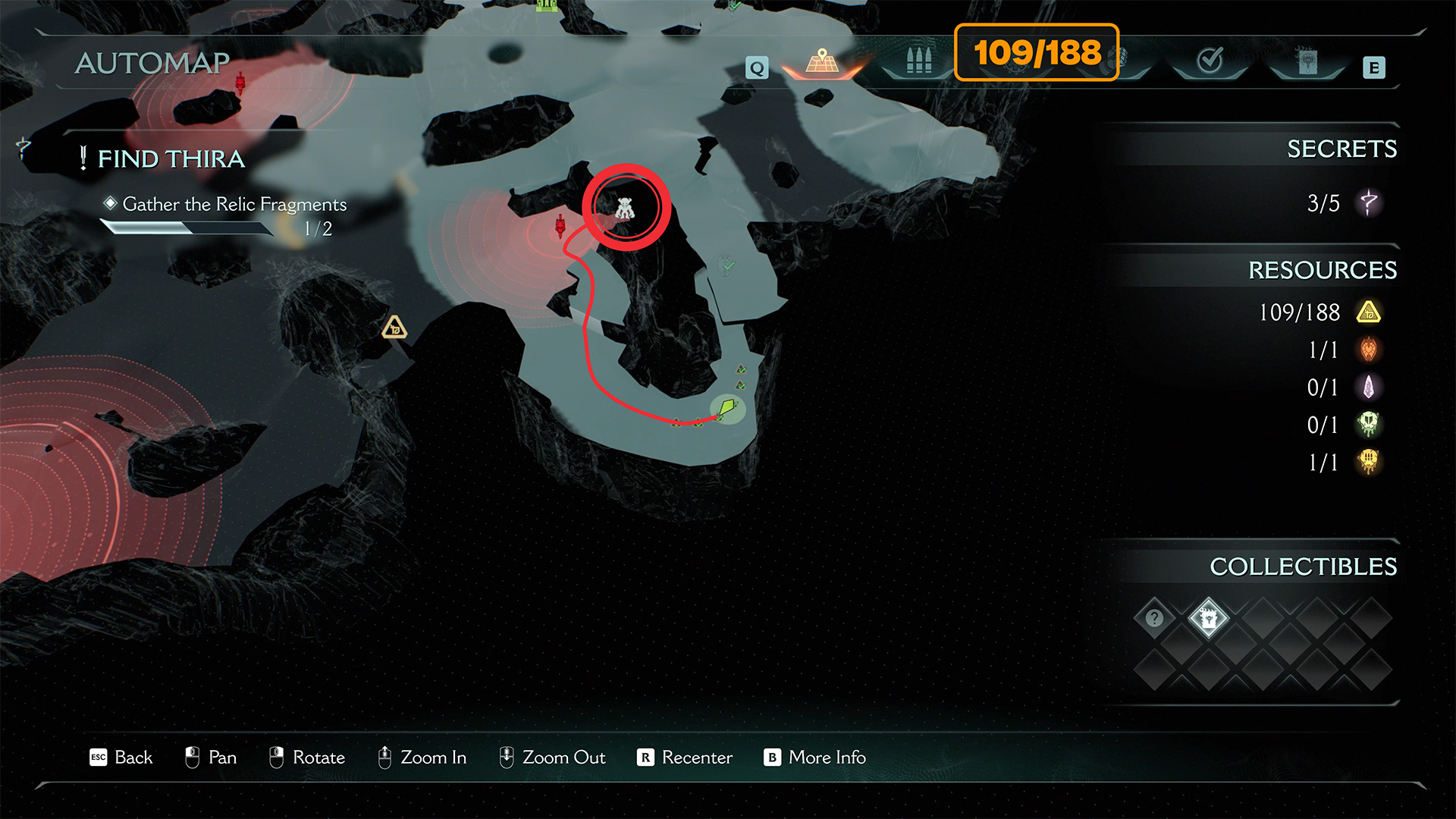Click the gold triangle marker on the map
Image resolution: width=1456 pixels, height=819 pixels.
[394, 328]
